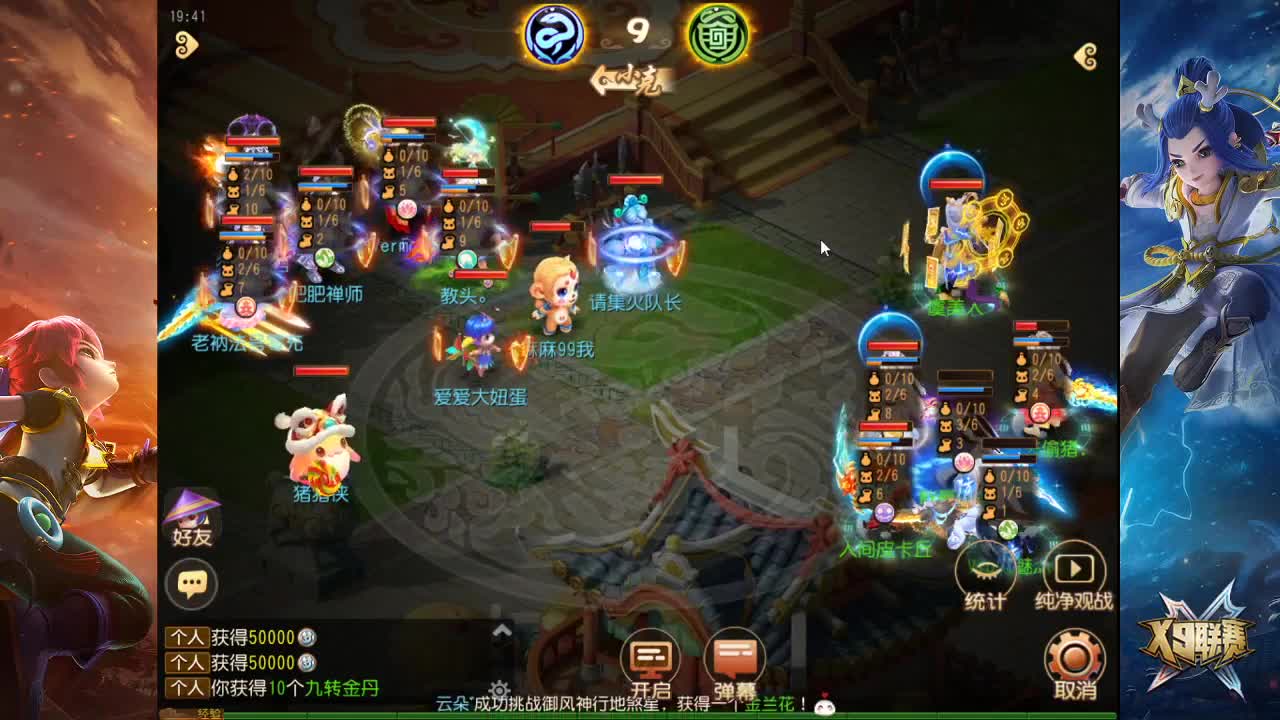Select the green faction emblem at top
Viewport: 1280px width, 720px height.
pos(714,33)
